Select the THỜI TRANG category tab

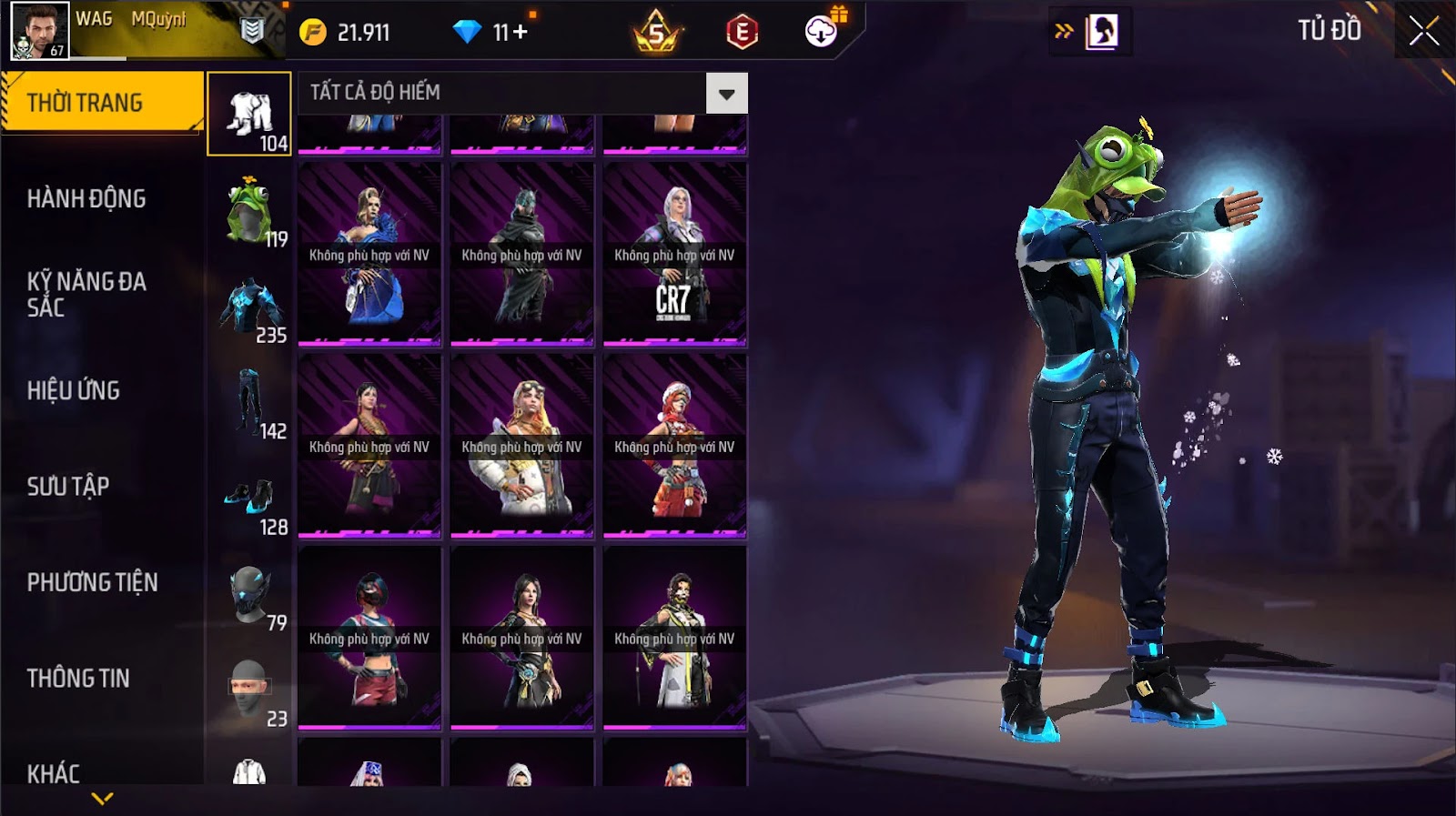point(102,102)
